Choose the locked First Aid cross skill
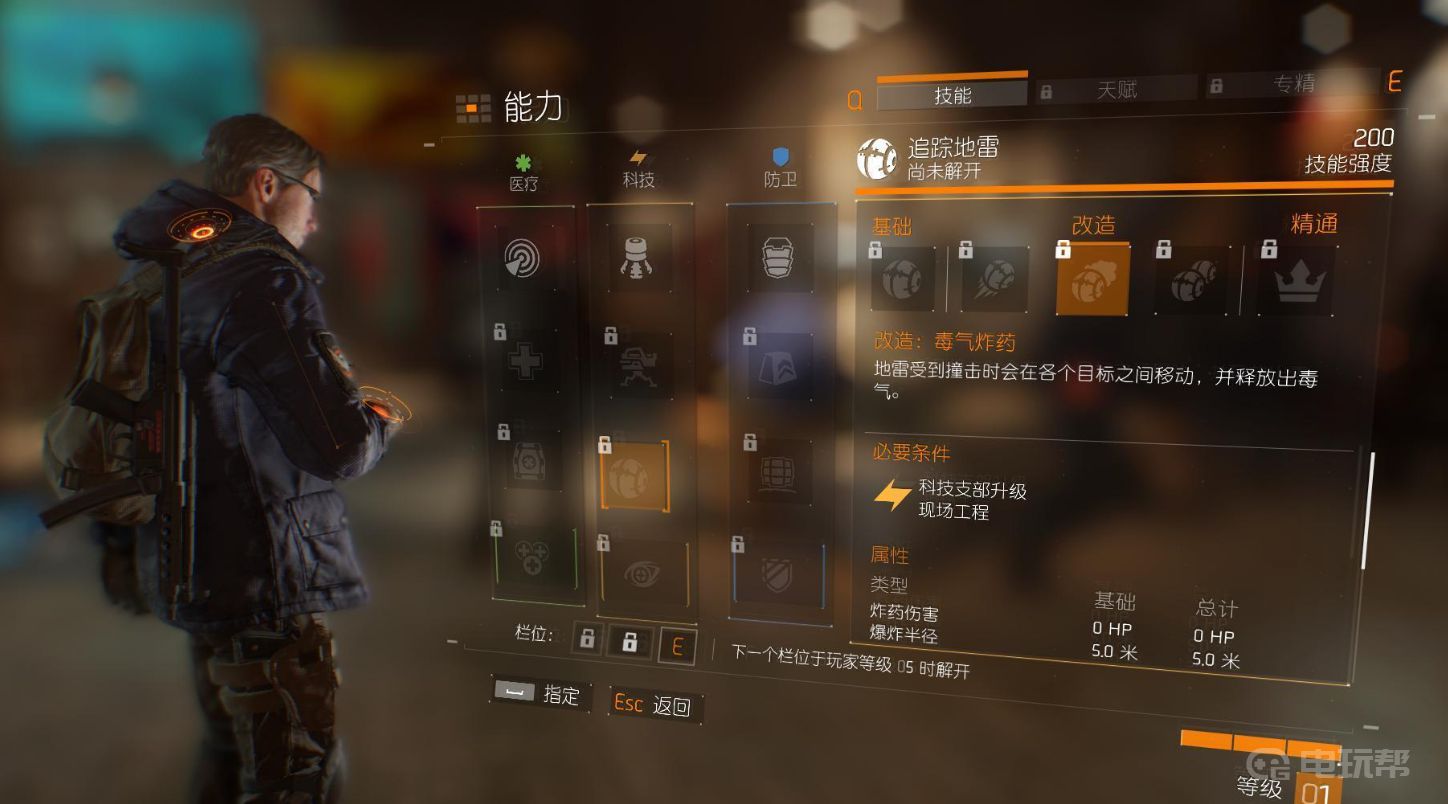 click(x=527, y=358)
